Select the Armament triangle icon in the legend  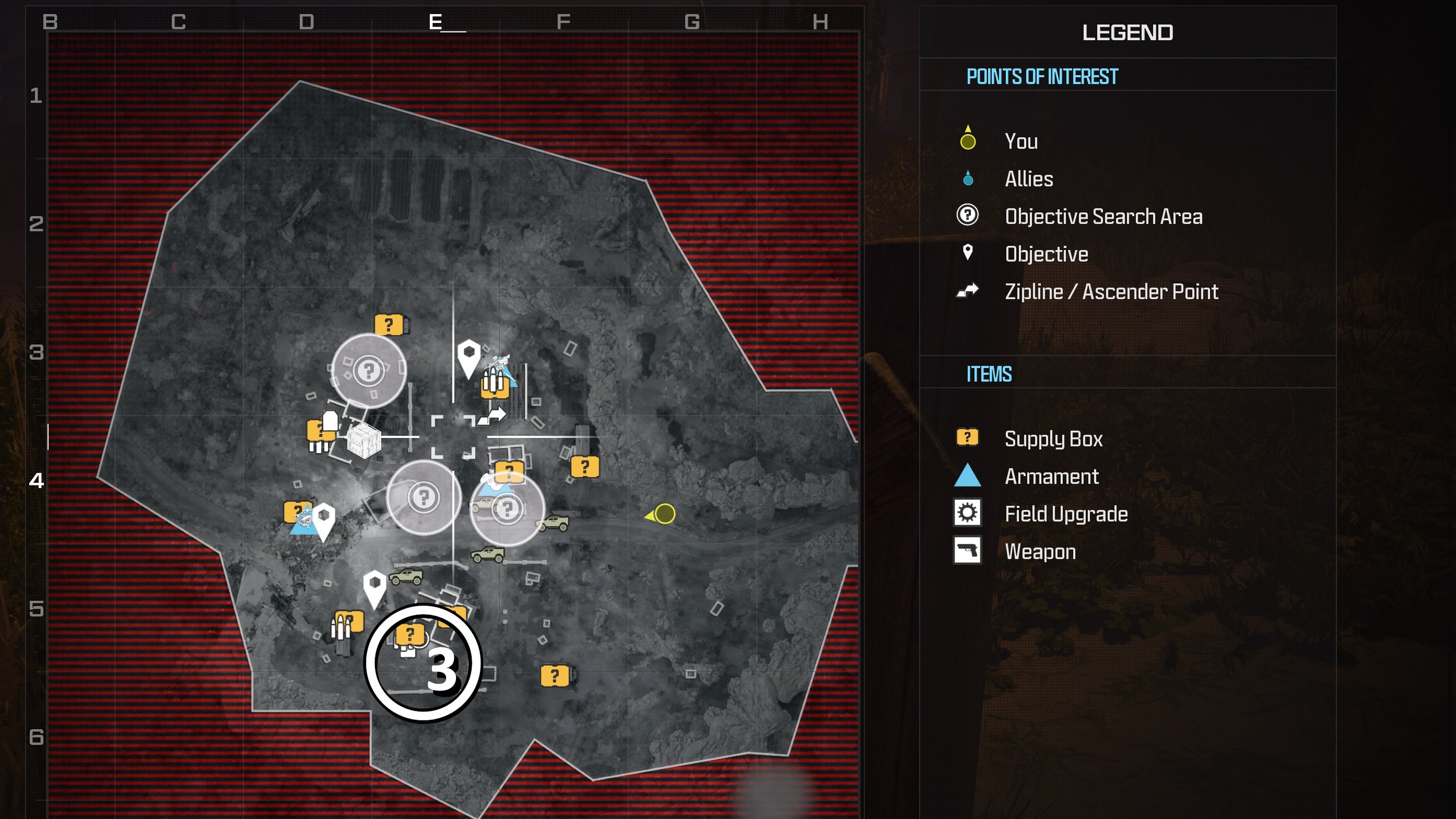click(968, 476)
